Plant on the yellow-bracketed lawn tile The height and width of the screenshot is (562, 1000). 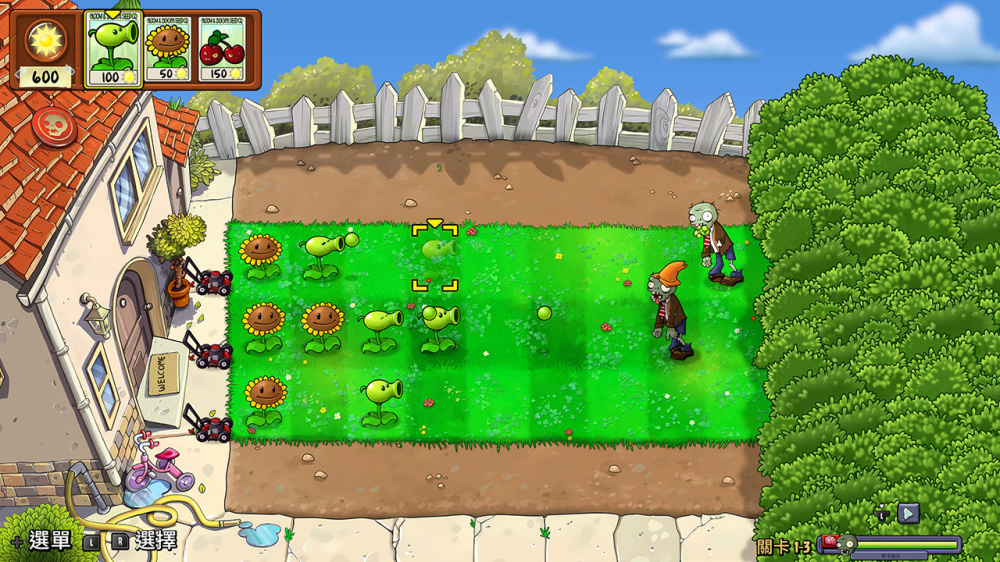click(x=435, y=258)
